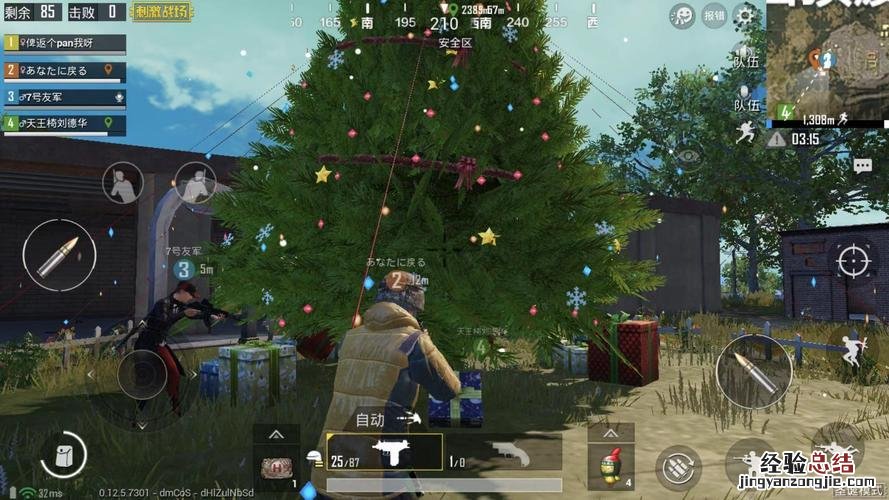Tap the emote smiley face icon
The width and height of the screenshot is (889, 500).
[683, 15]
